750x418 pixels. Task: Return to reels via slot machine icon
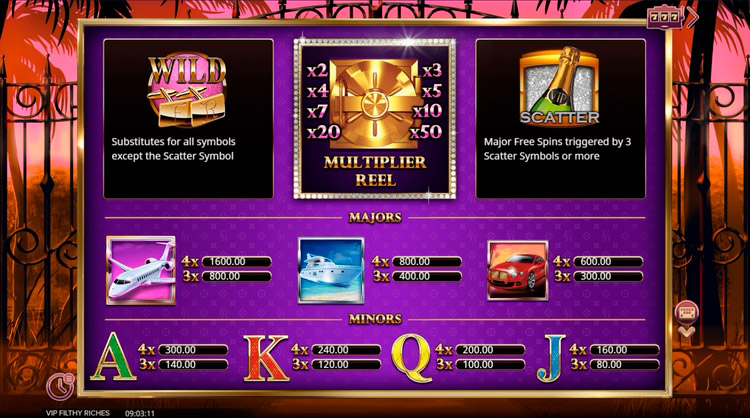click(684, 16)
